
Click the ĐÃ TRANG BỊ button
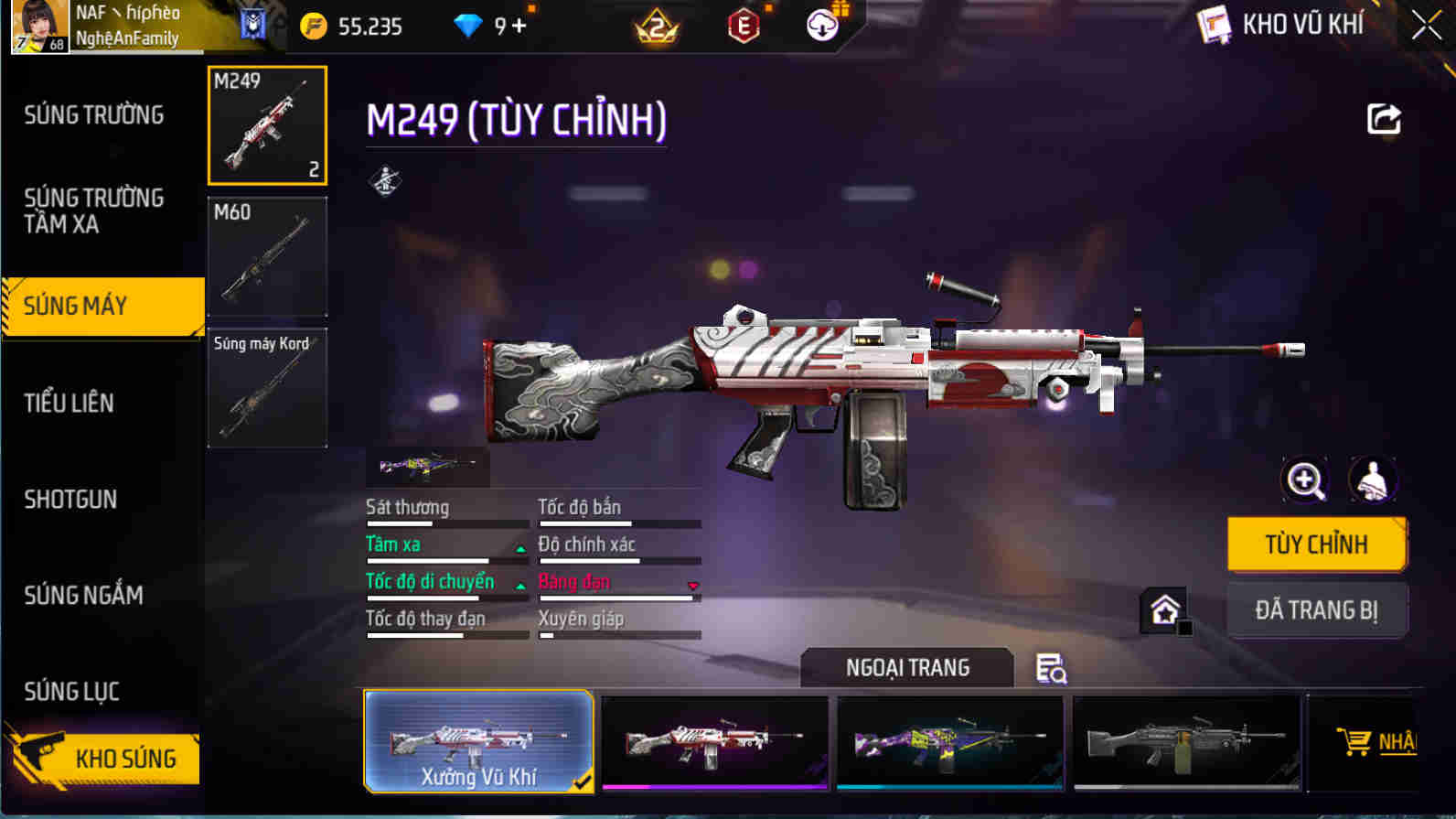[x=1317, y=609]
